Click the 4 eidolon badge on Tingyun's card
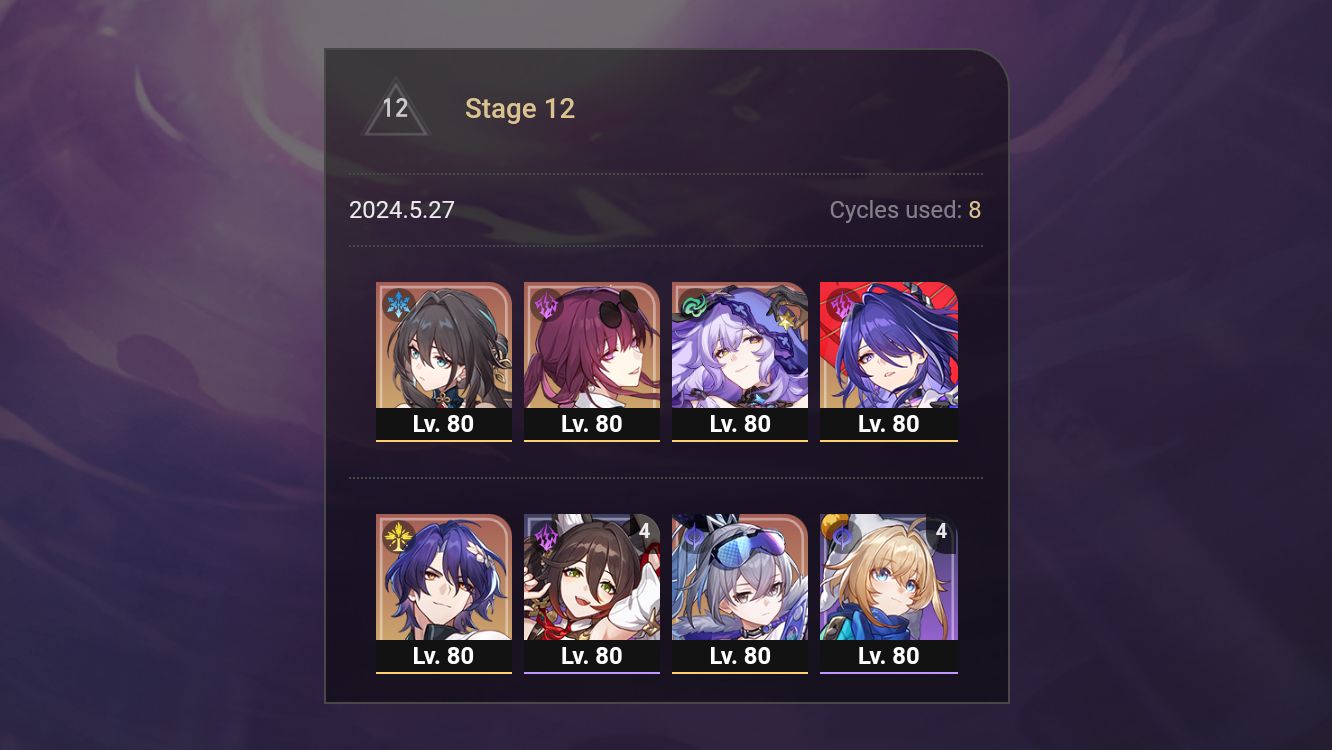The height and width of the screenshot is (750, 1332). coord(643,533)
